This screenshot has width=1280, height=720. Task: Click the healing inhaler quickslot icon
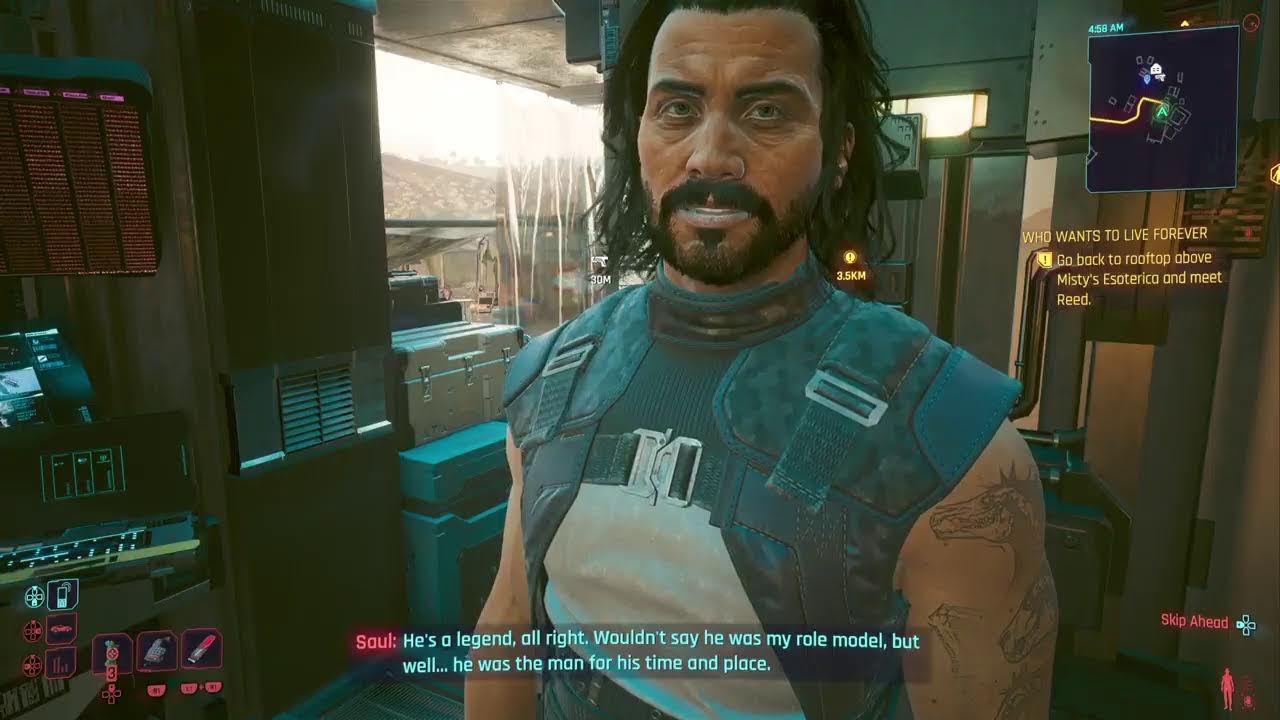tap(156, 650)
